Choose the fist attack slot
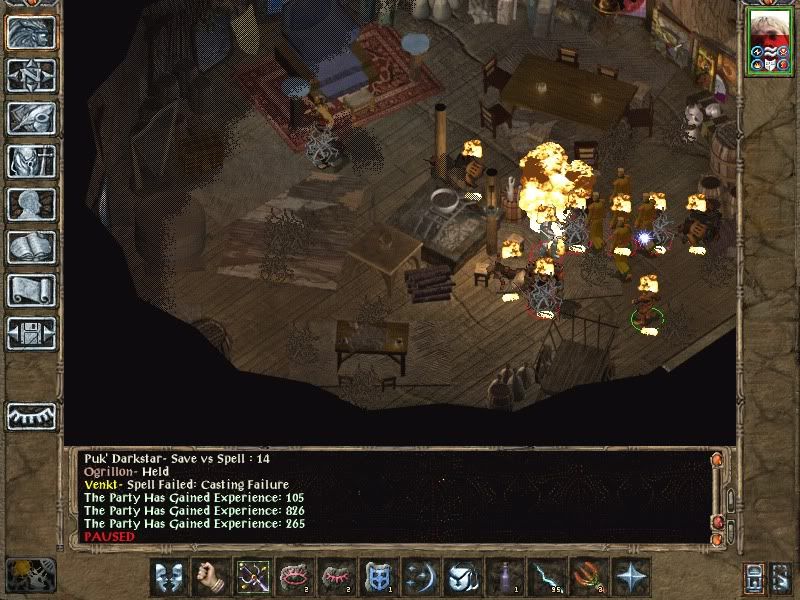The width and height of the screenshot is (800, 600). (x=209, y=577)
